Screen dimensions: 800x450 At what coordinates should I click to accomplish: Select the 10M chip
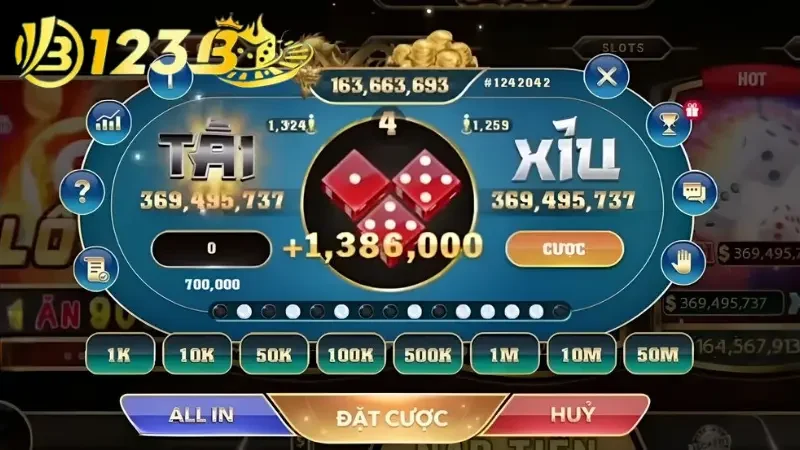point(580,353)
